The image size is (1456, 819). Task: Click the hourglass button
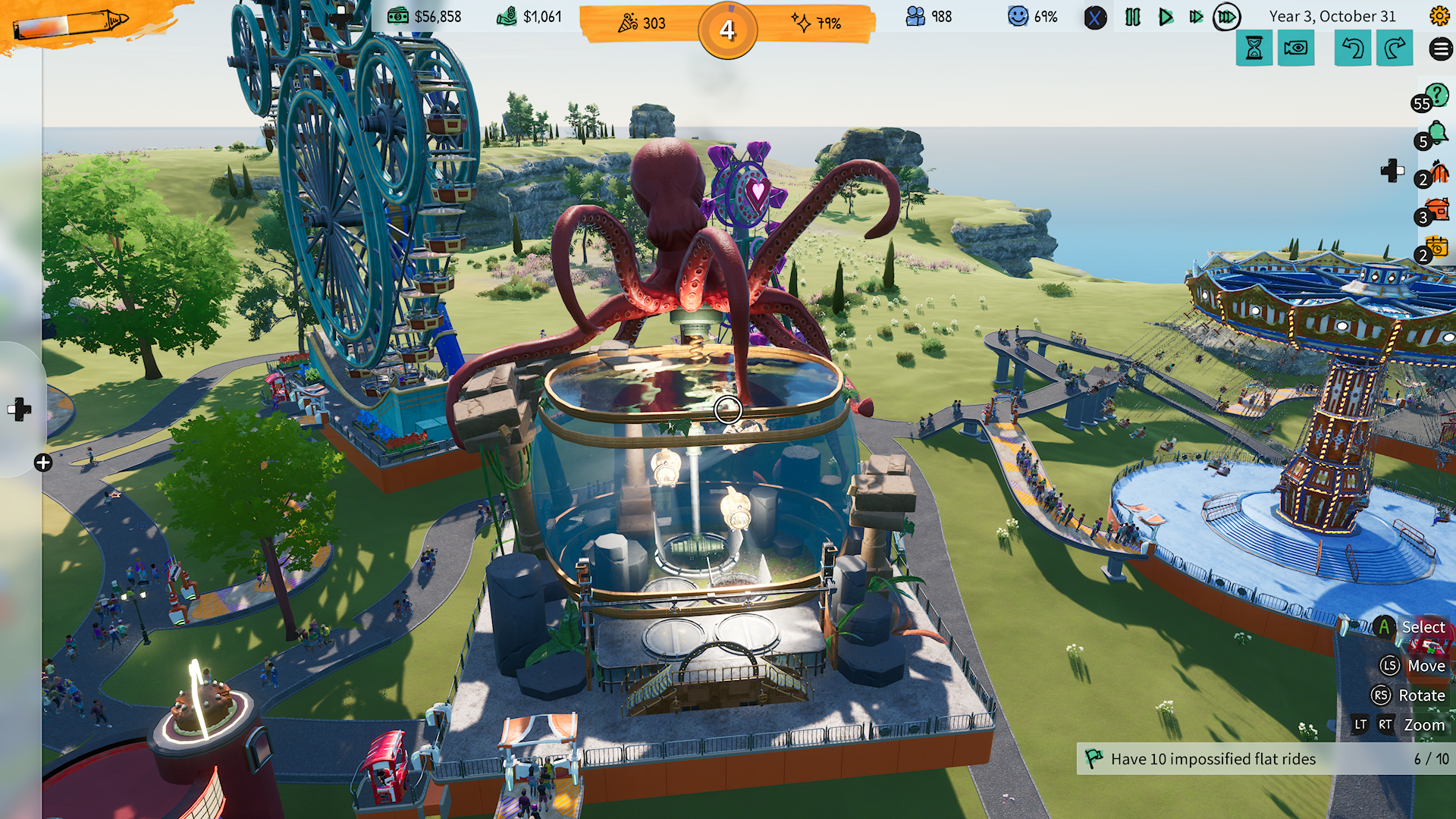[x=1254, y=49]
